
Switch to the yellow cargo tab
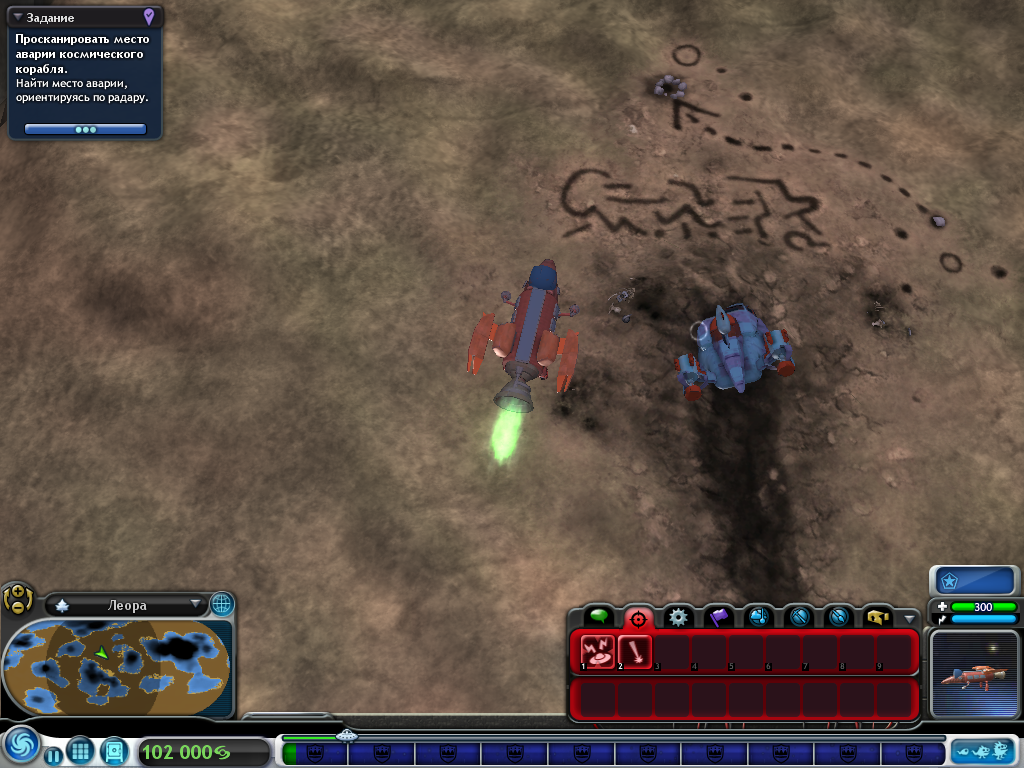click(x=878, y=617)
